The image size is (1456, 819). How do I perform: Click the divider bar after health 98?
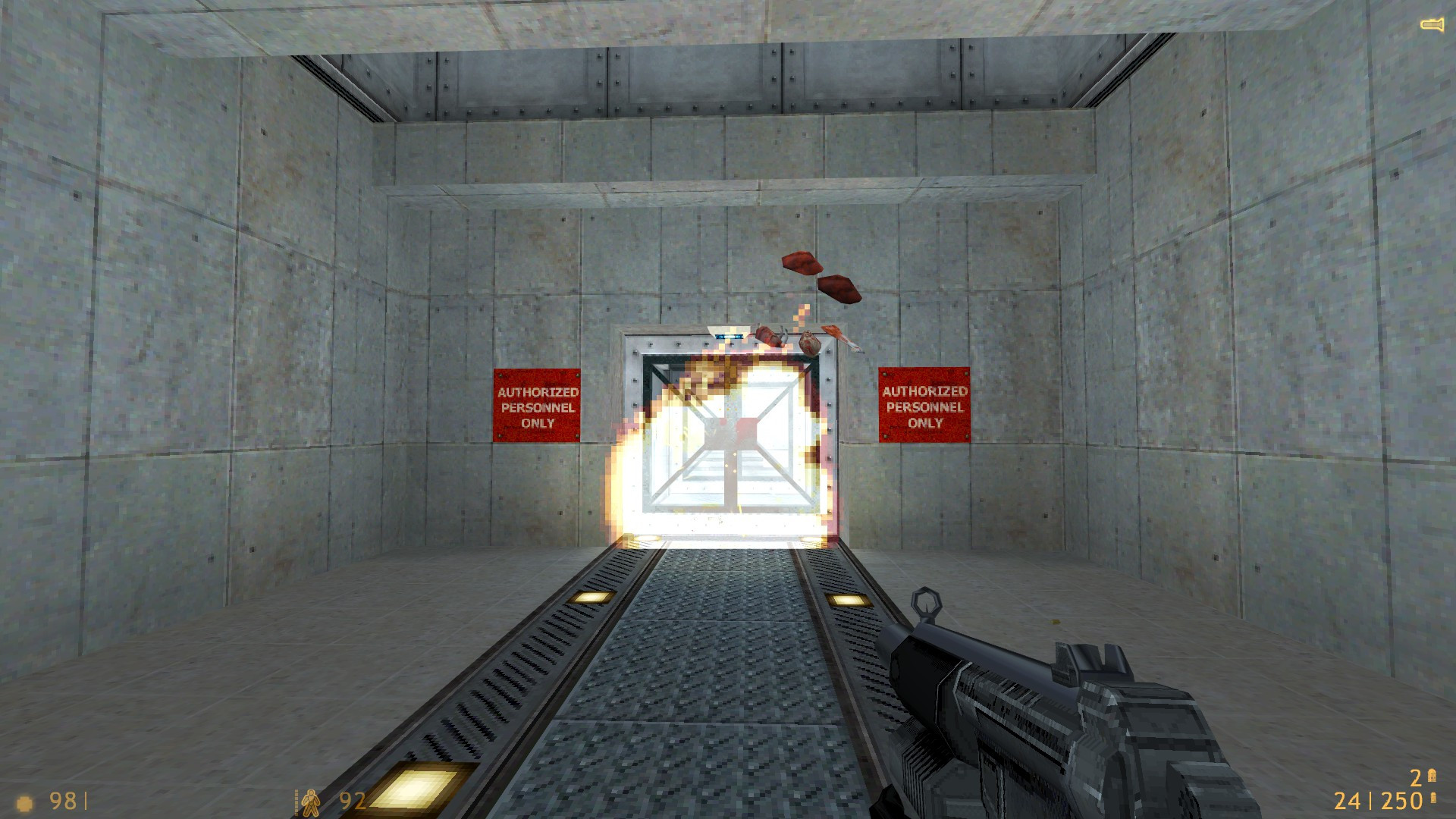click(x=86, y=800)
